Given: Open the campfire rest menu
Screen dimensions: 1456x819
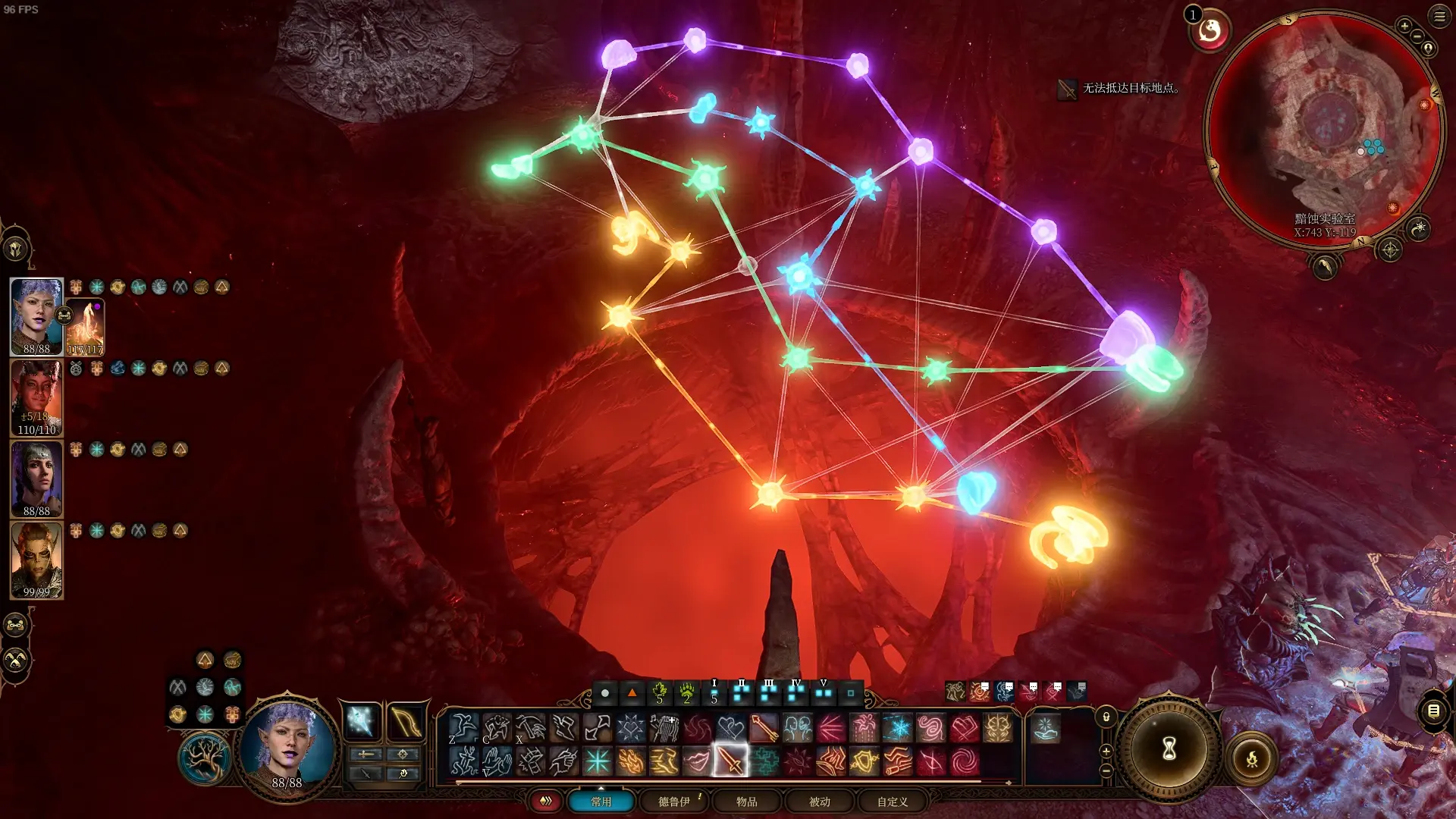Looking at the screenshot, I should (1251, 758).
